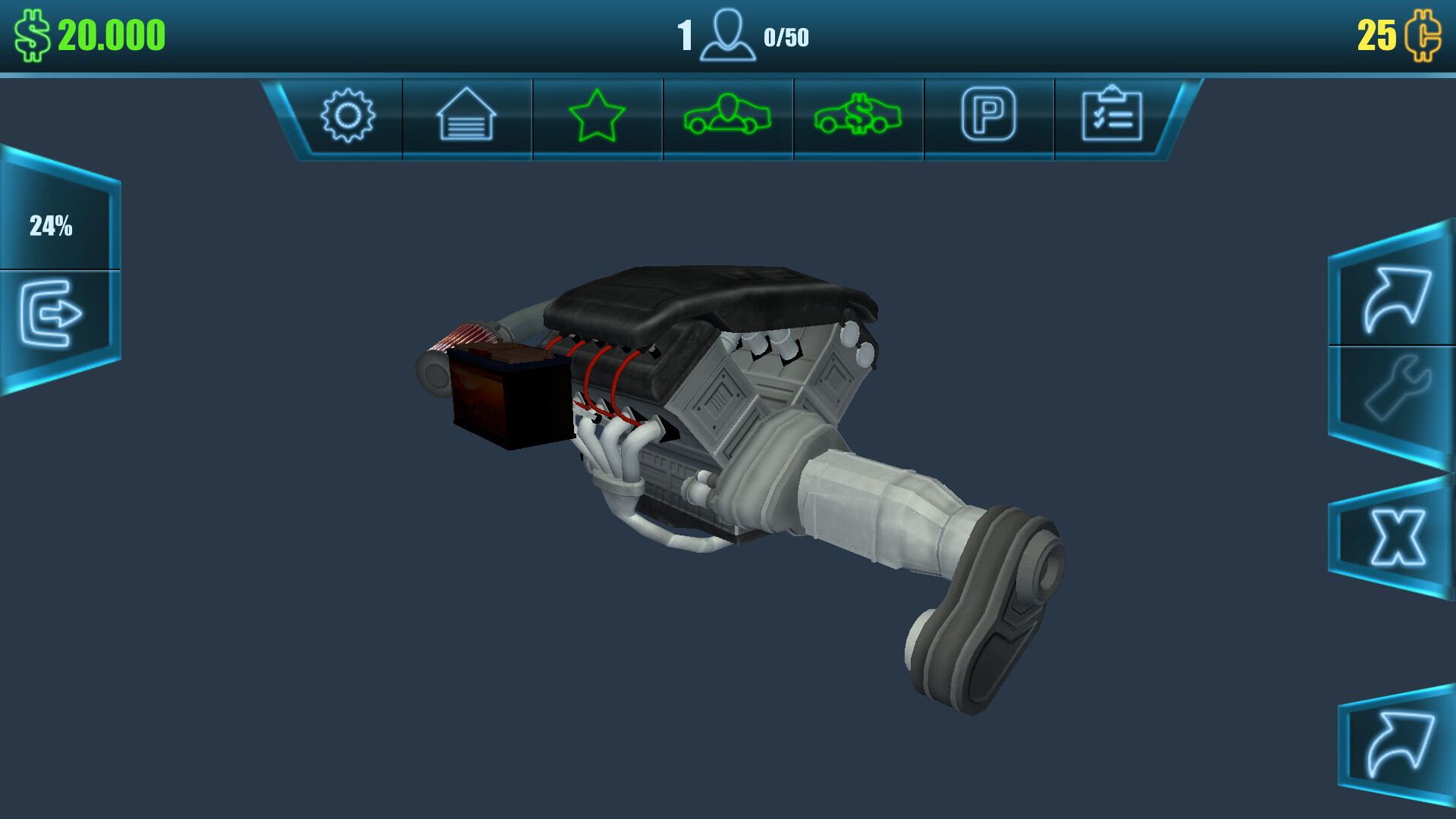Open the car sales screen

858,115
